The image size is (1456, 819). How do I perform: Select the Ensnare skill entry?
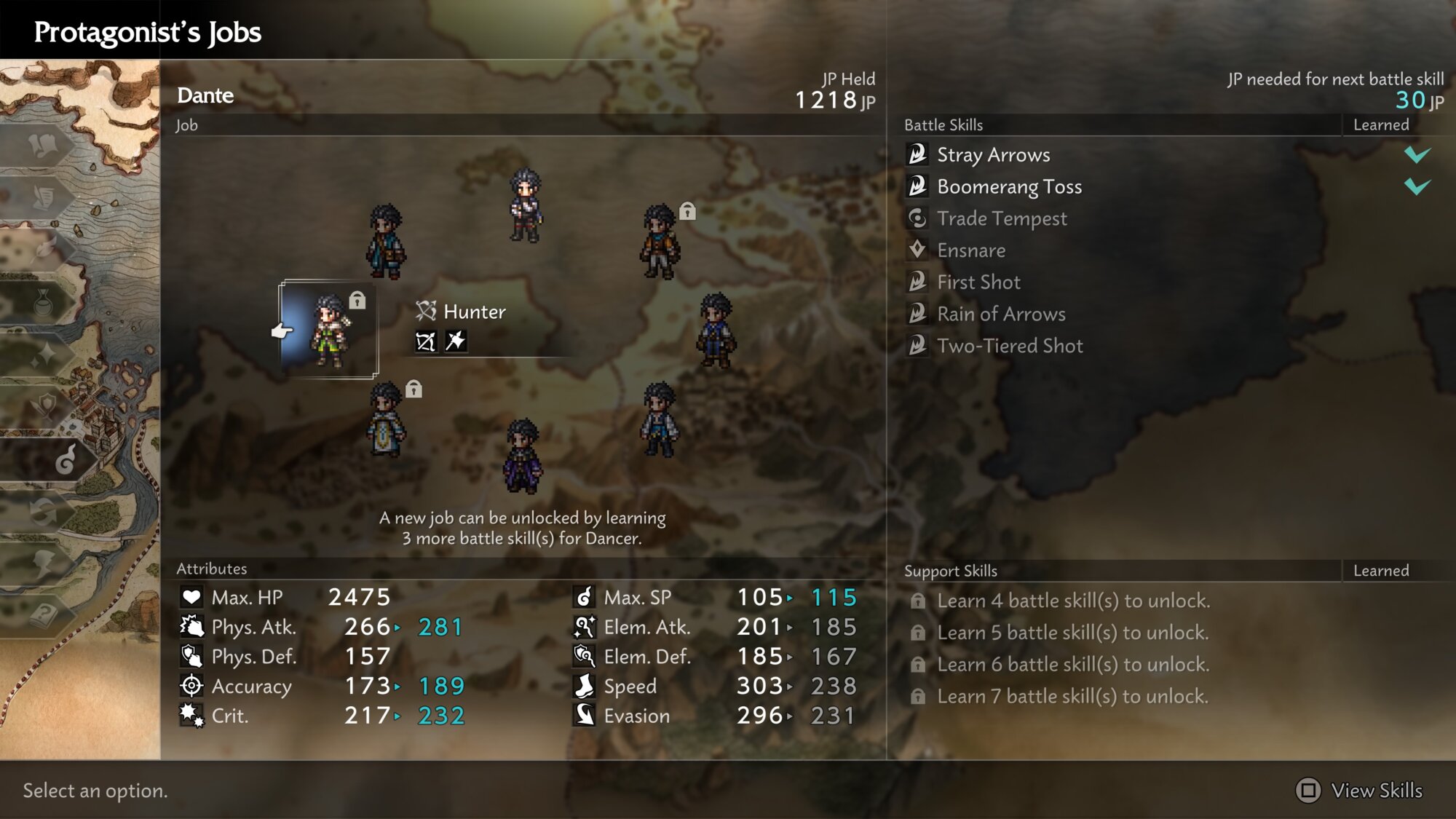click(x=971, y=251)
